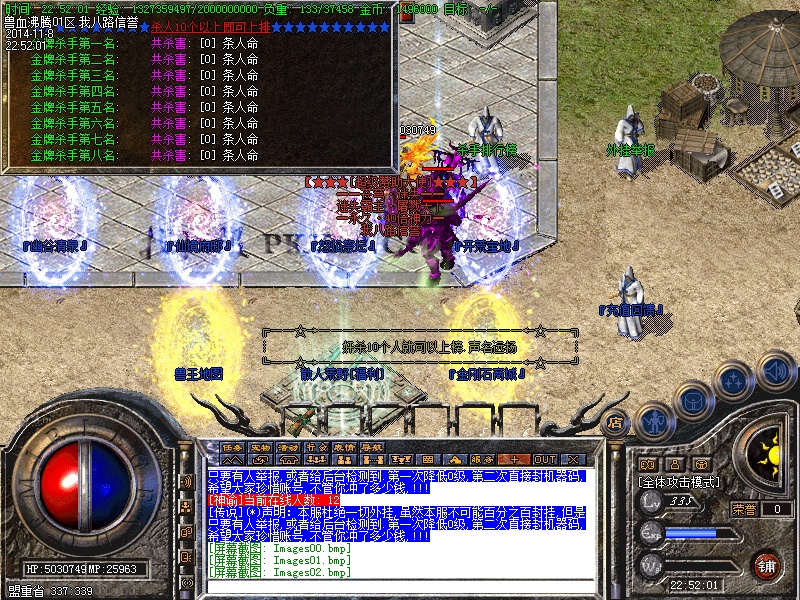Toggle the speaker sound icon
Screen dimensions: 800x600
[x=774, y=373]
